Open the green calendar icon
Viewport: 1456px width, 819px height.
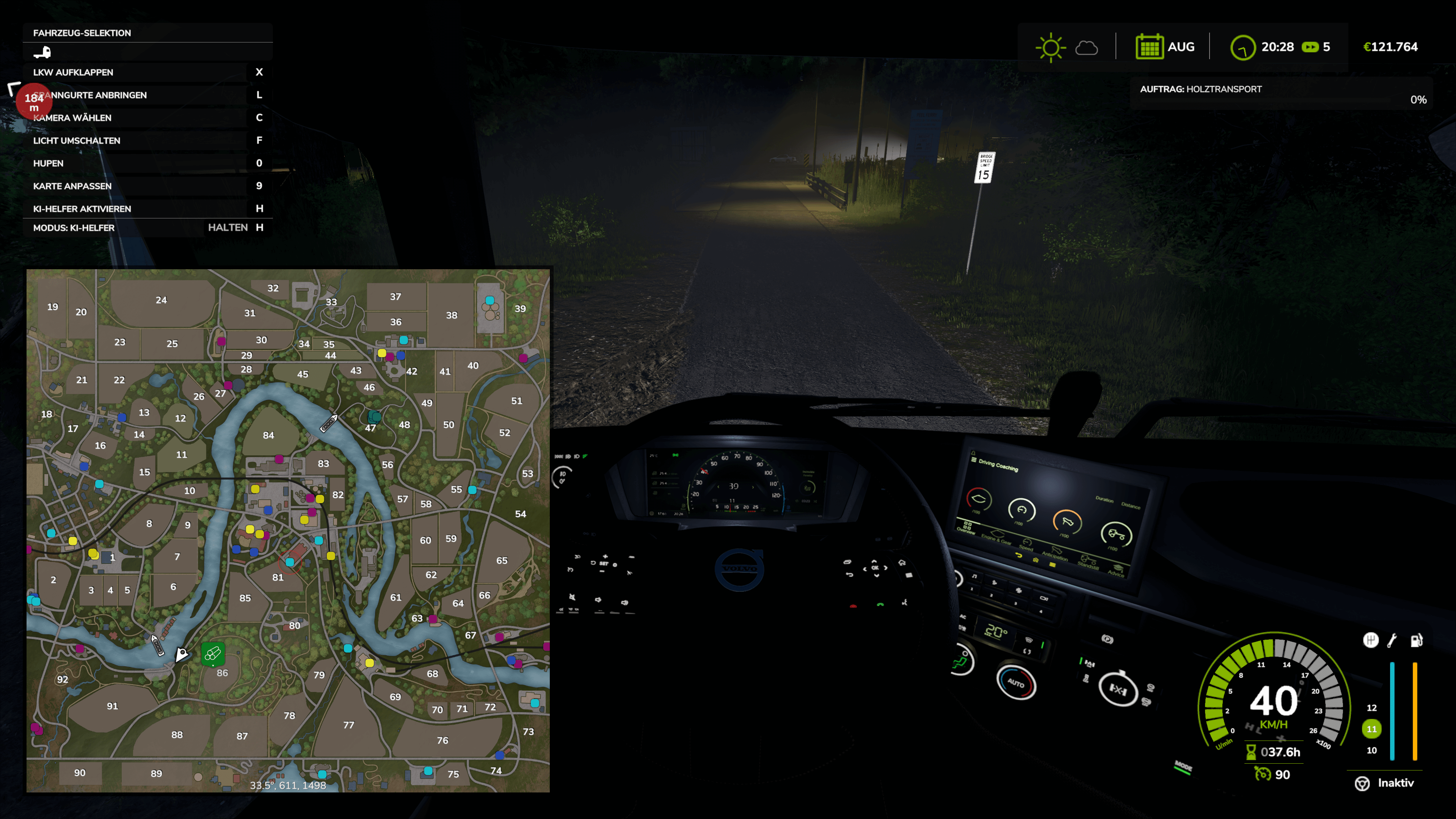(x=1149, y=47)
